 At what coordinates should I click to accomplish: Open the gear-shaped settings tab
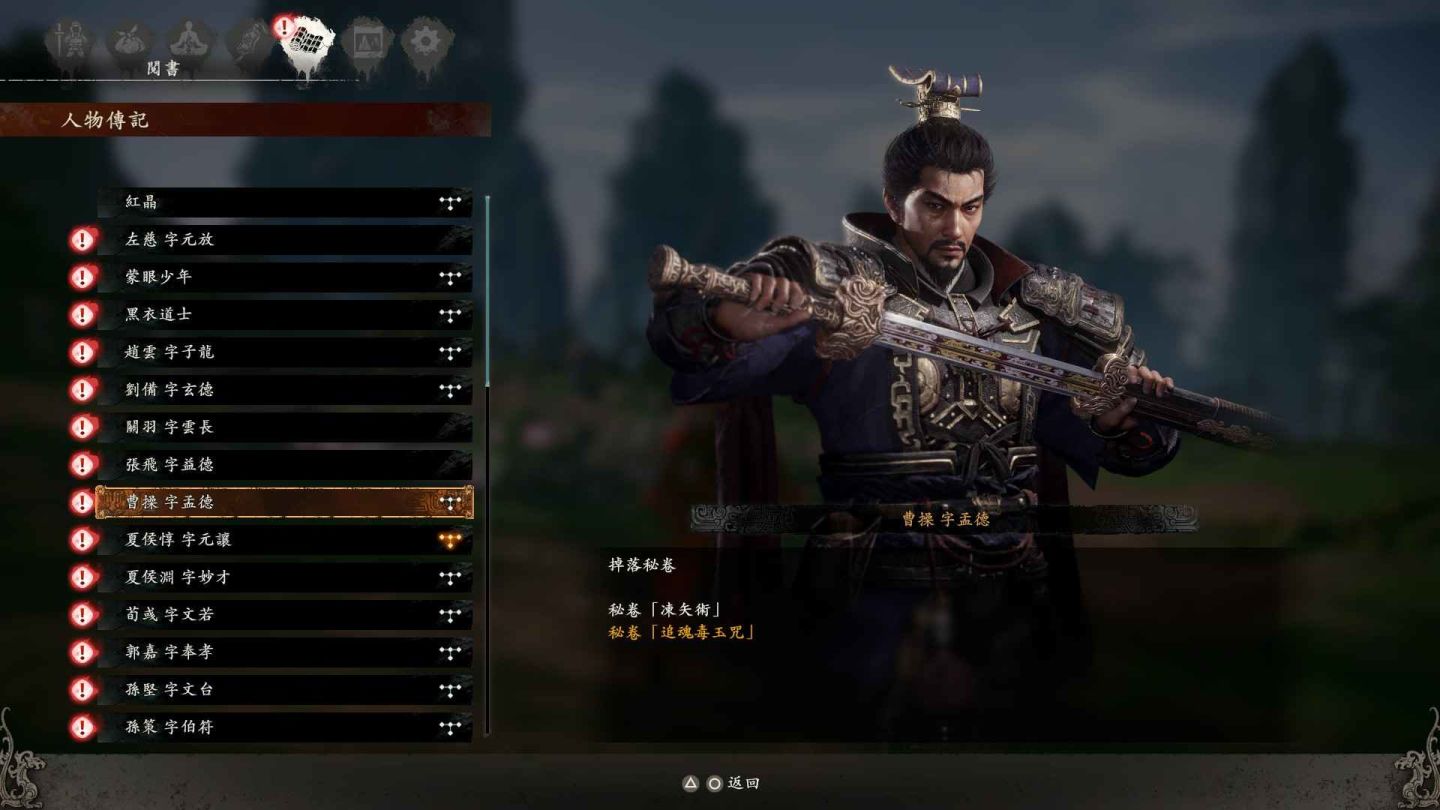[x=427, y=43]
